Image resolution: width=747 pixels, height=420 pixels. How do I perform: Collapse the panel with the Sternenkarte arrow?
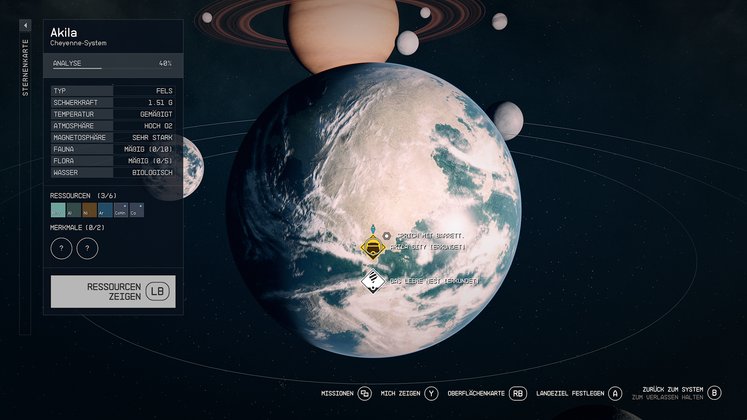click(26, 26)
